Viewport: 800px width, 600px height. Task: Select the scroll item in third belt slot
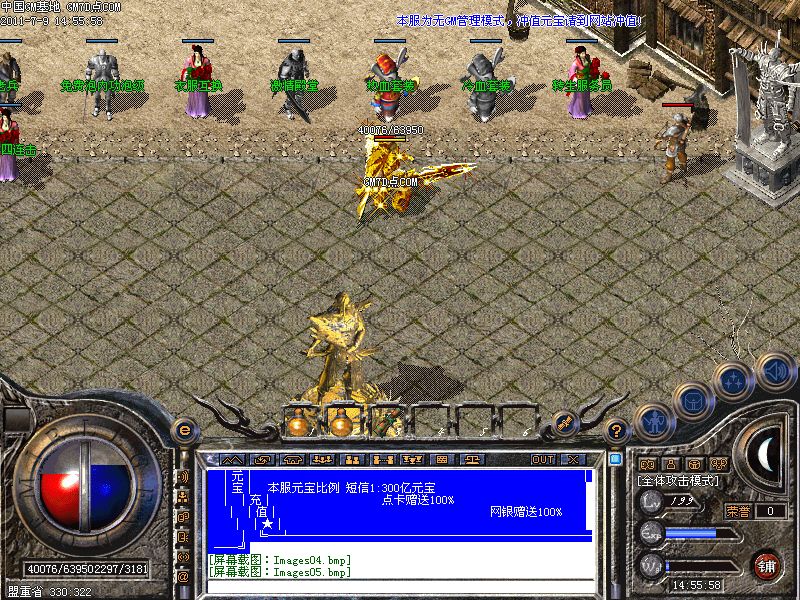382,423
